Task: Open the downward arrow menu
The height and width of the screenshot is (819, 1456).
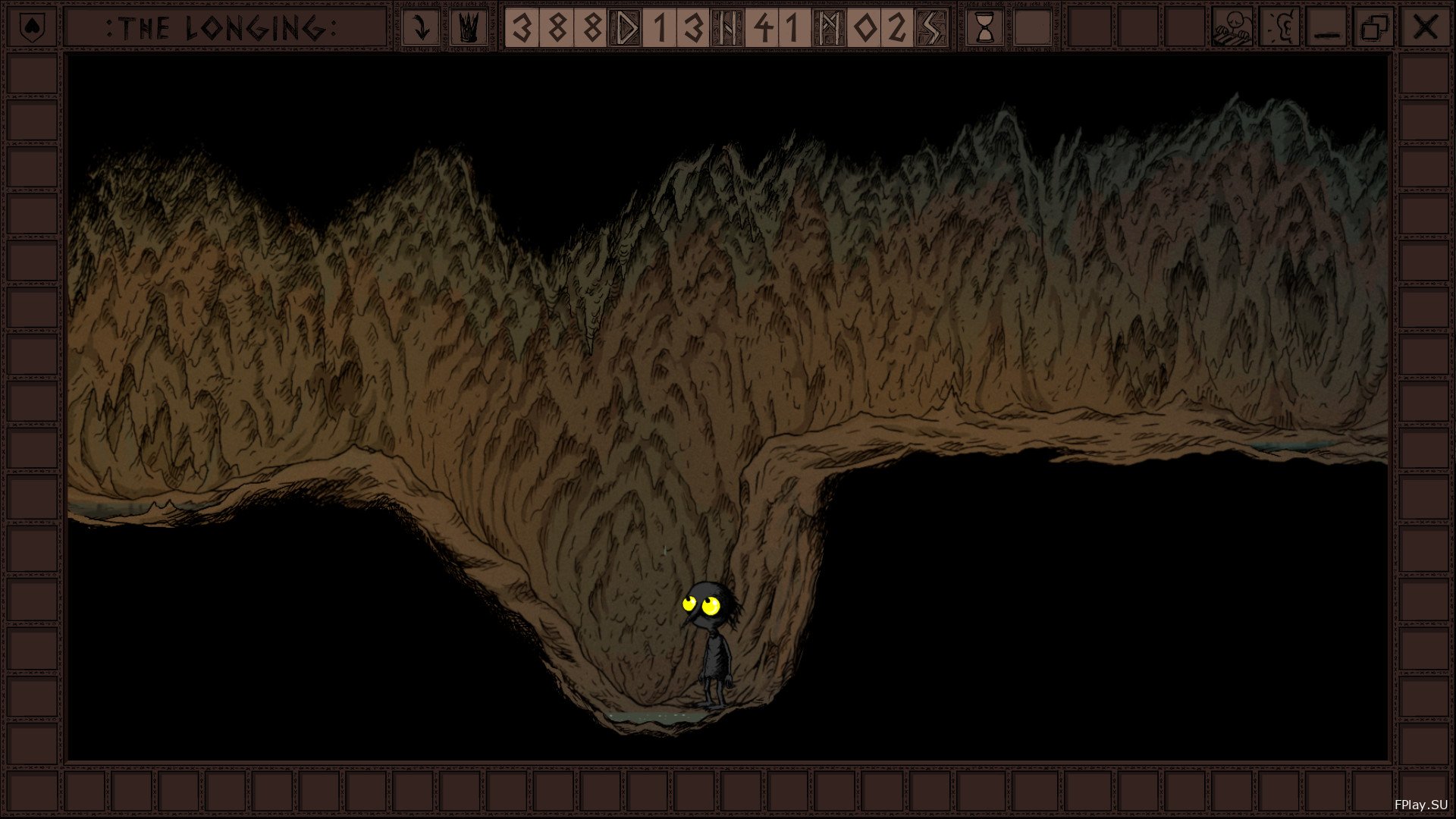Action: [x=420, y=29]
